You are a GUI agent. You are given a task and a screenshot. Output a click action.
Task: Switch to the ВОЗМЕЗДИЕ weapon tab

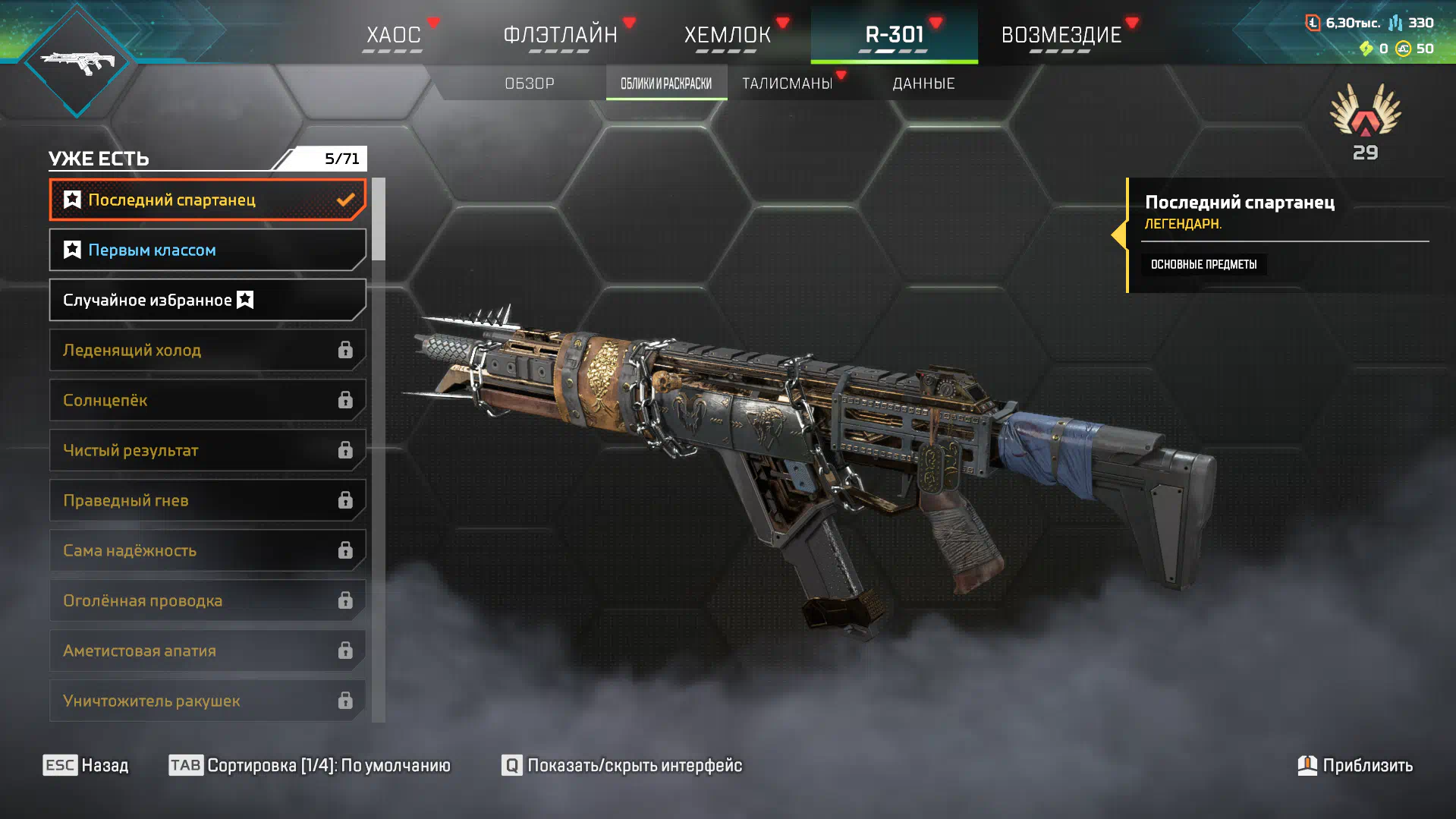(1061, 35)
